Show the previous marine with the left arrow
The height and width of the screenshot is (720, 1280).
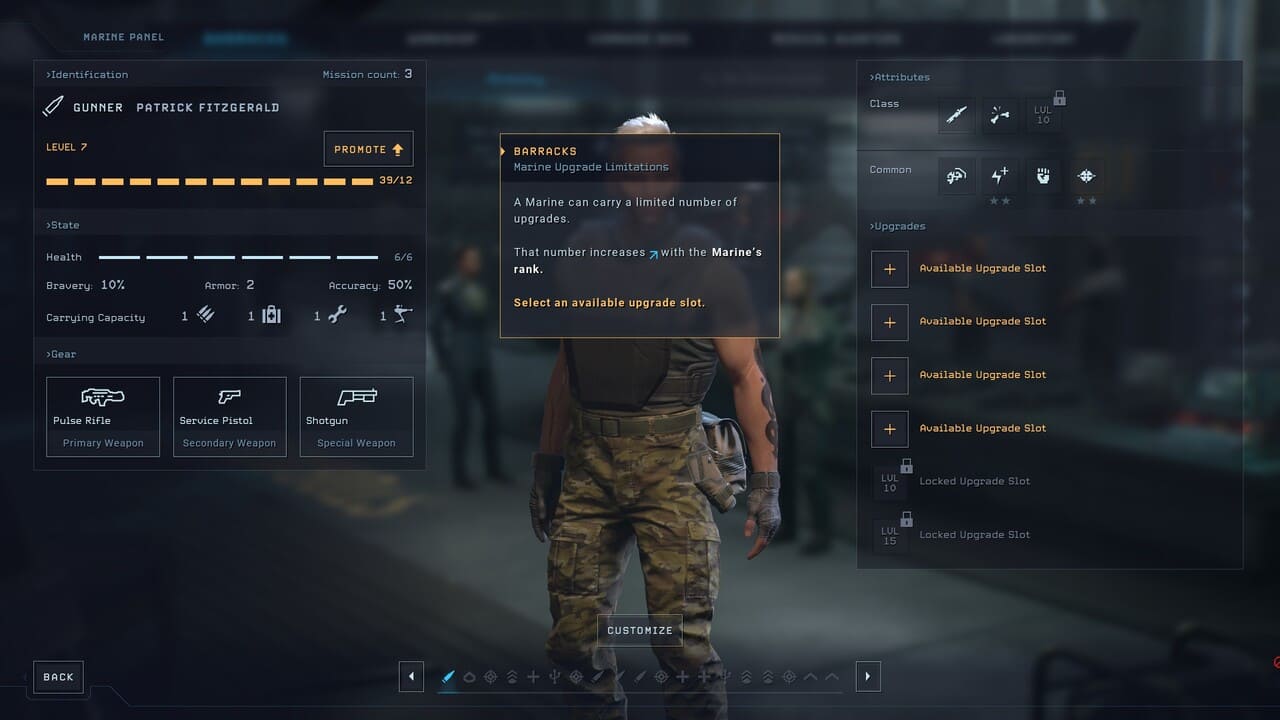[411, 677]
